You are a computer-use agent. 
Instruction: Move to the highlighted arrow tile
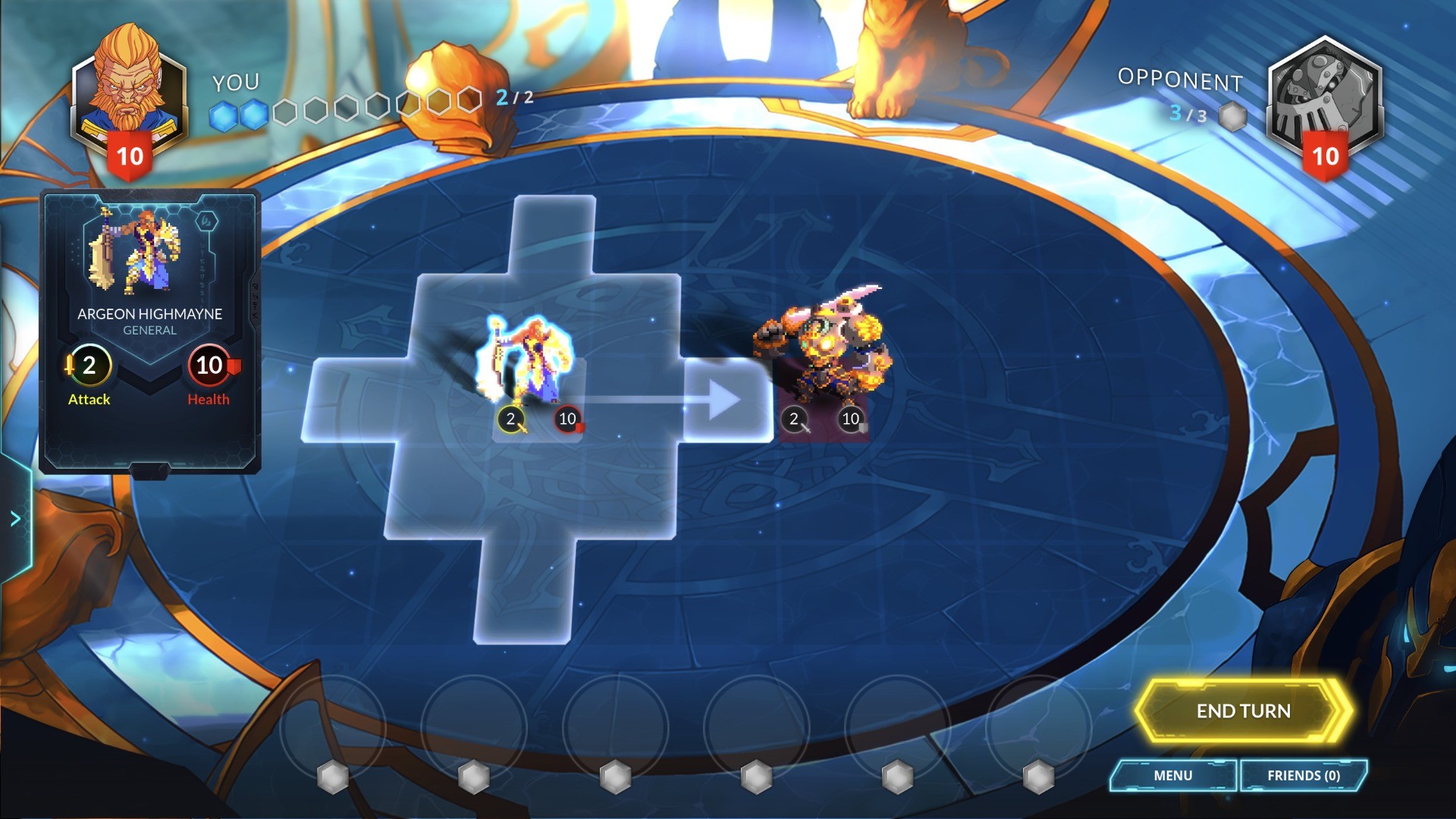[x=726, y=400]
